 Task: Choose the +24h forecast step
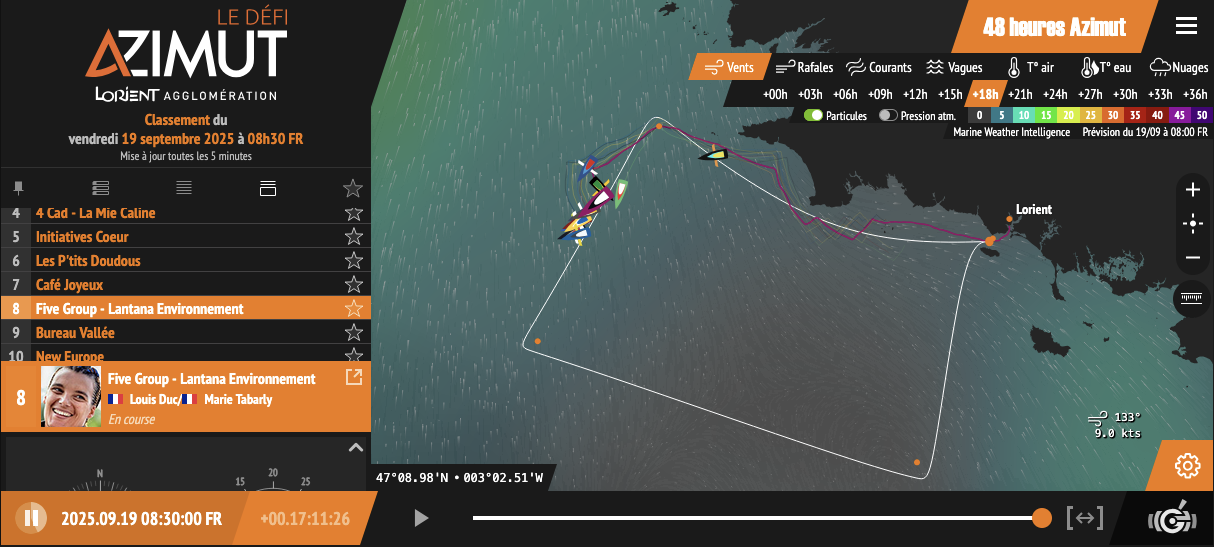(1055, 95)
